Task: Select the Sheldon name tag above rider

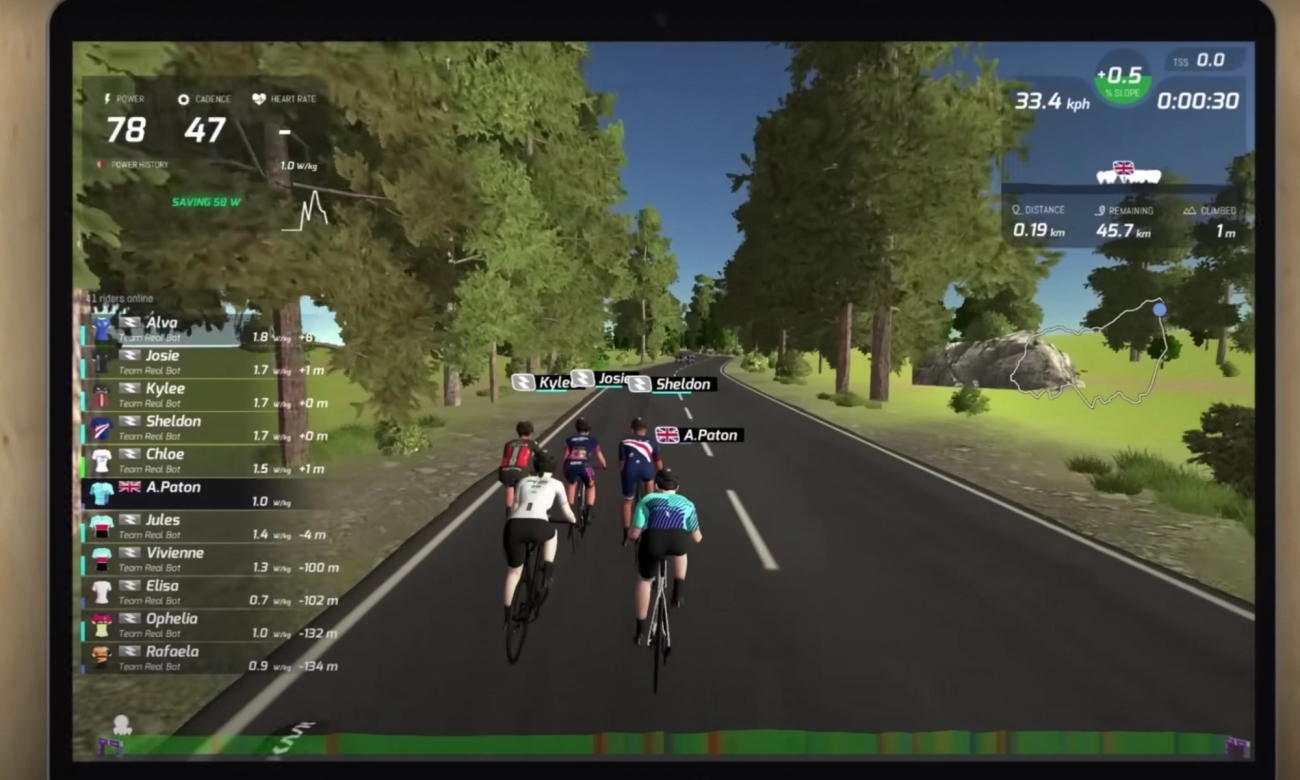Action: (672, 384)
